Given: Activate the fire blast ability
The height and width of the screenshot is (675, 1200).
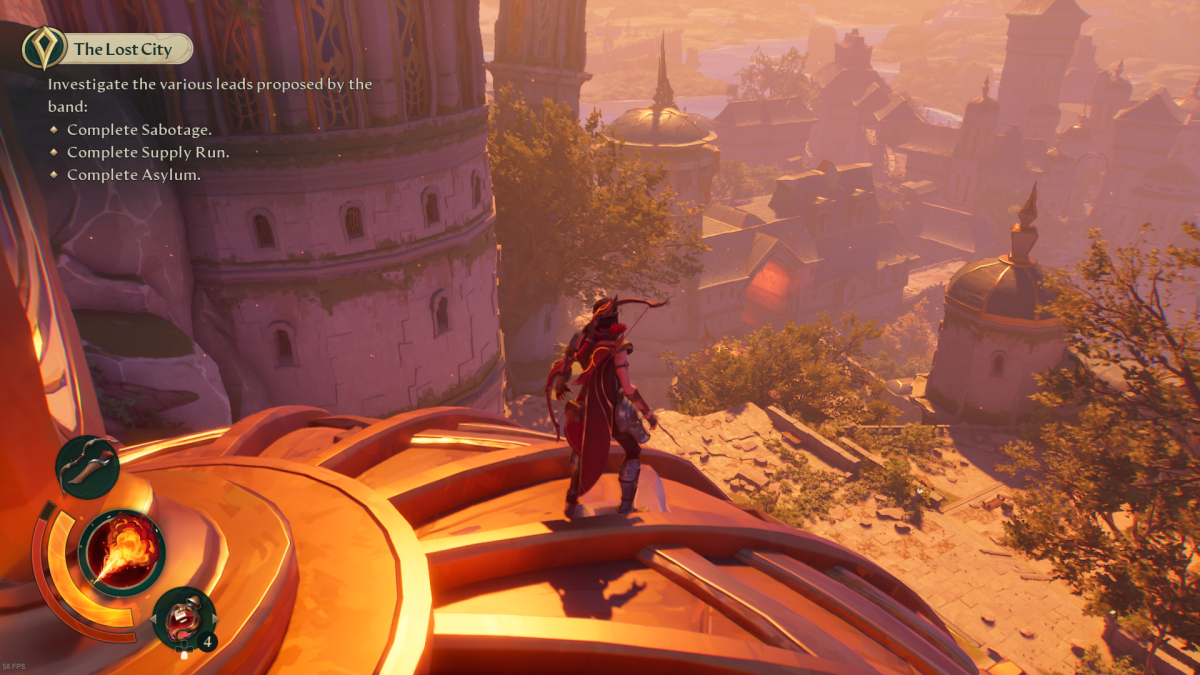Looking at the screenshot, I should [x=122, y=553].
